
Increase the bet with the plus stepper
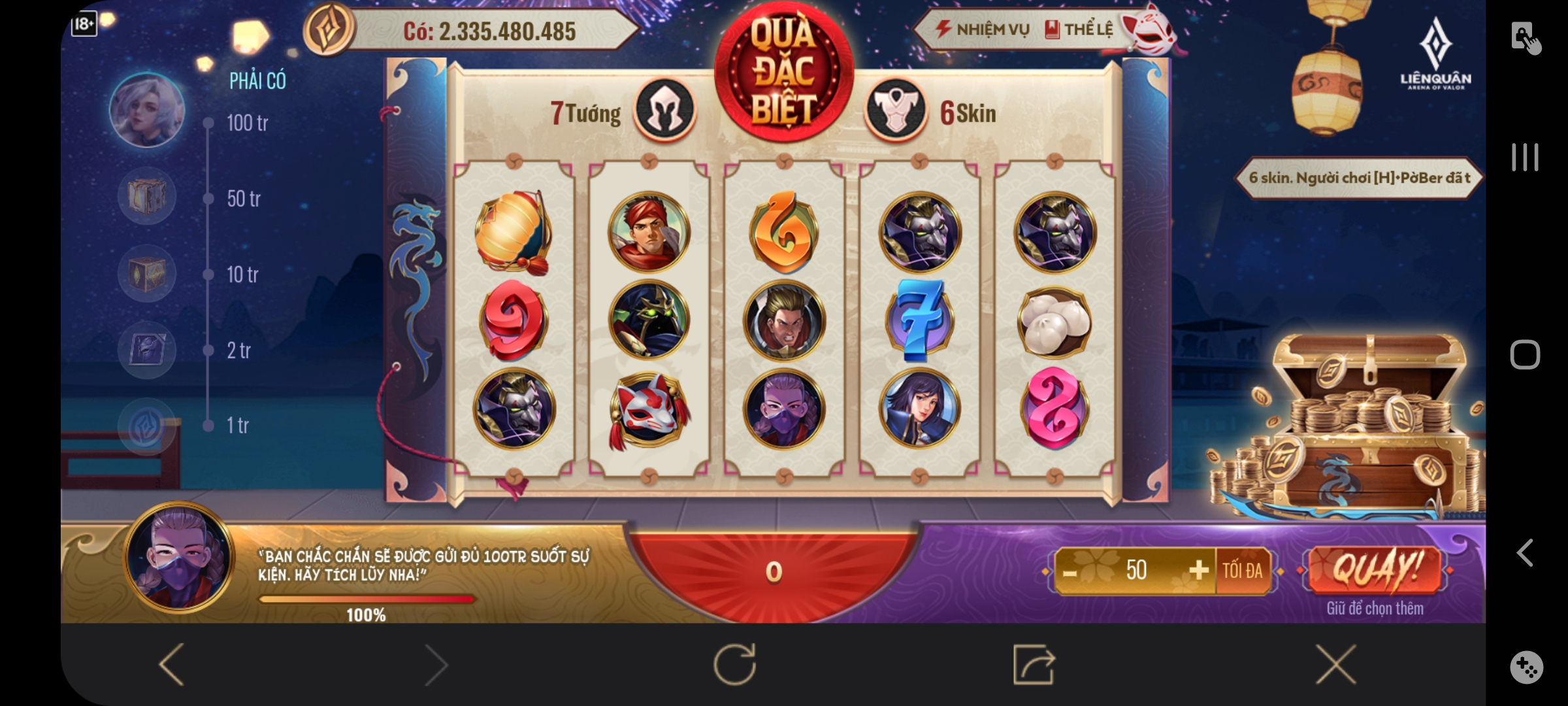click(1198, 571)
